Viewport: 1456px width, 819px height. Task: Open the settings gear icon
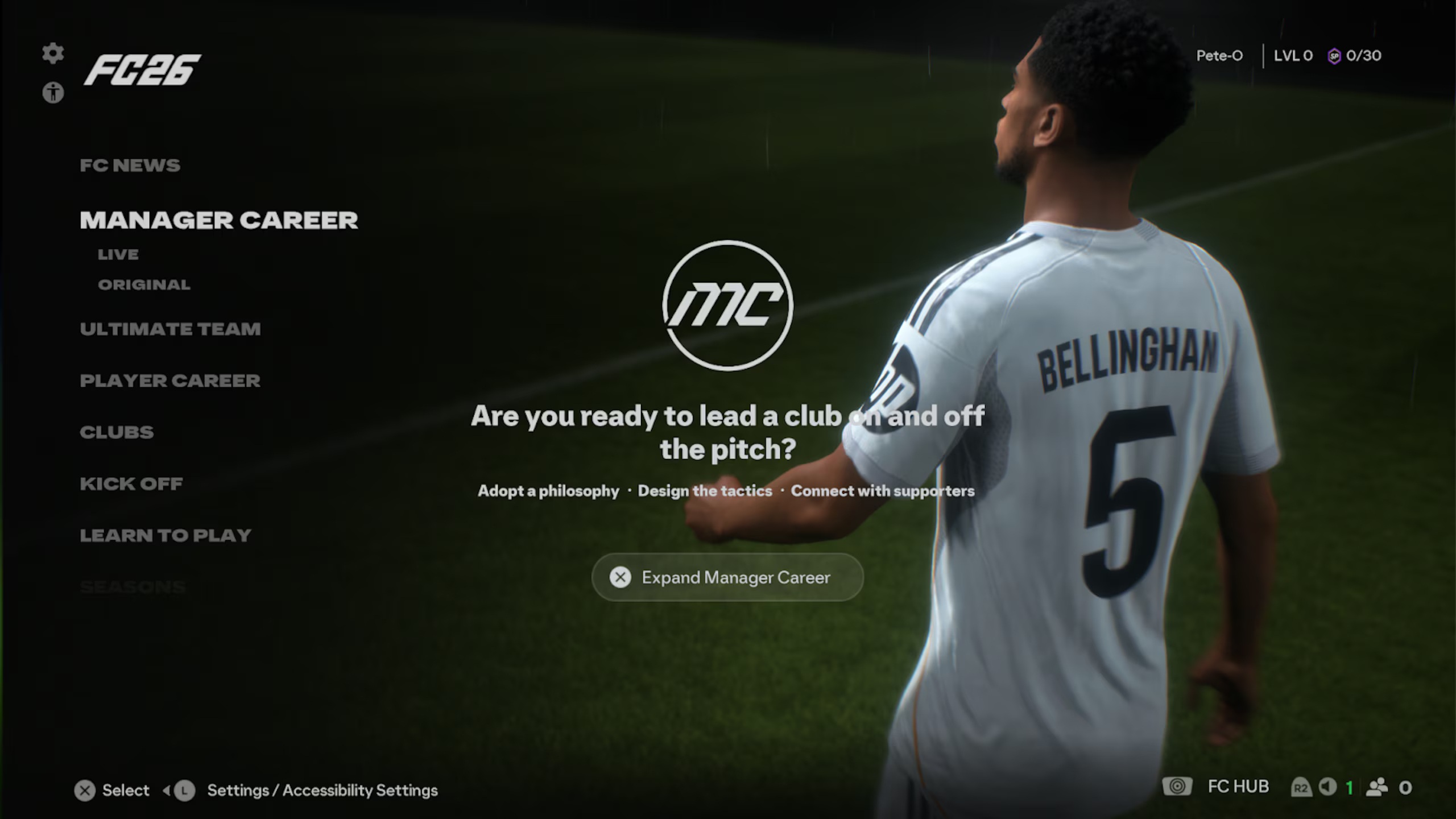54,53
